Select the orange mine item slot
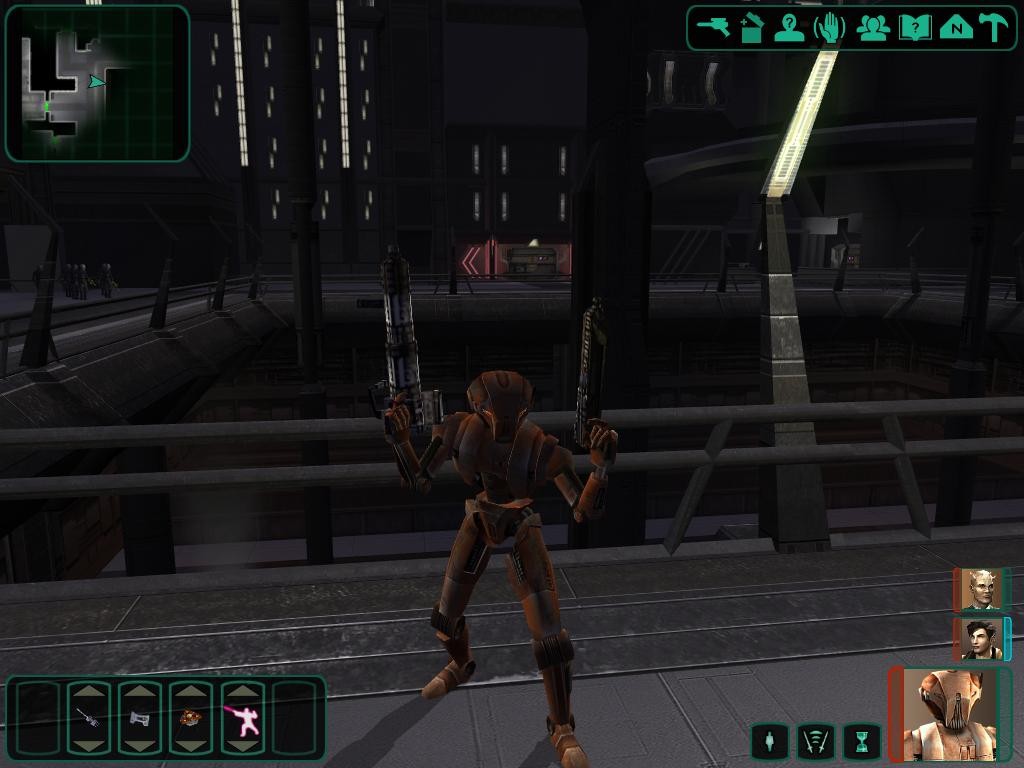This screenshot has width=1024, height=768. (x=190, y=717)
